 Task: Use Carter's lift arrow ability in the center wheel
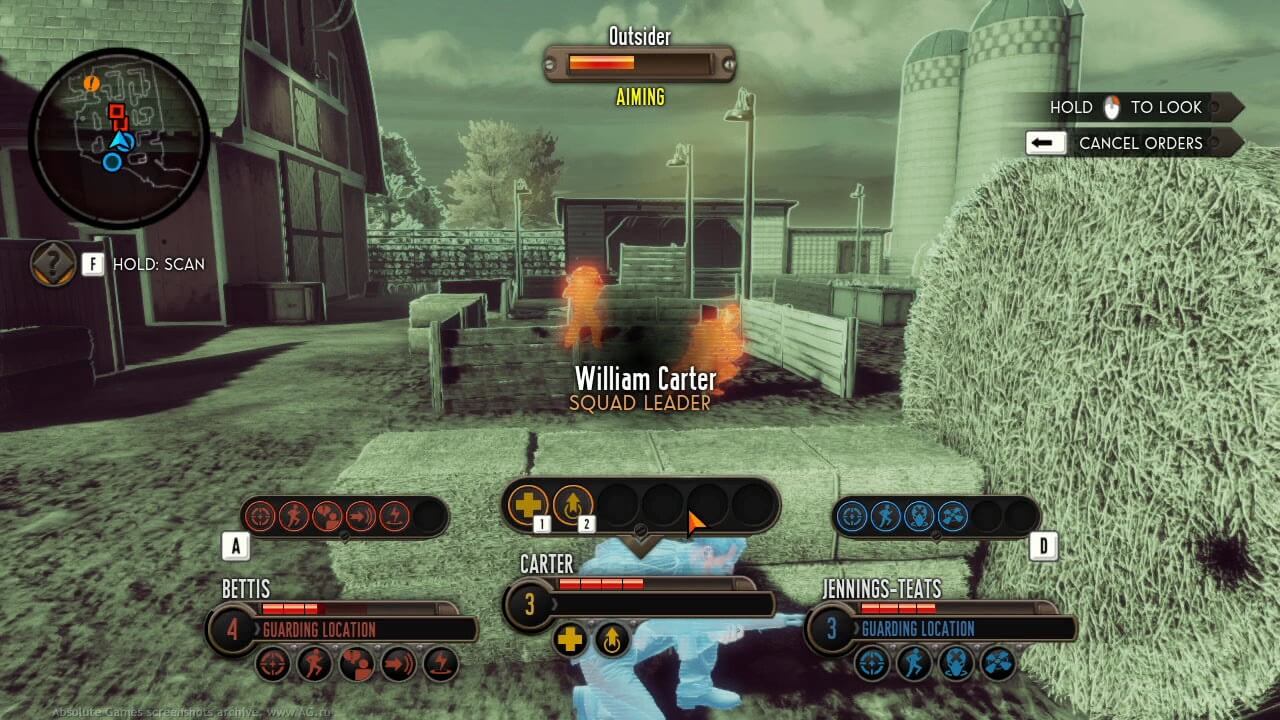pyautogui.click(x=573, y=505)
